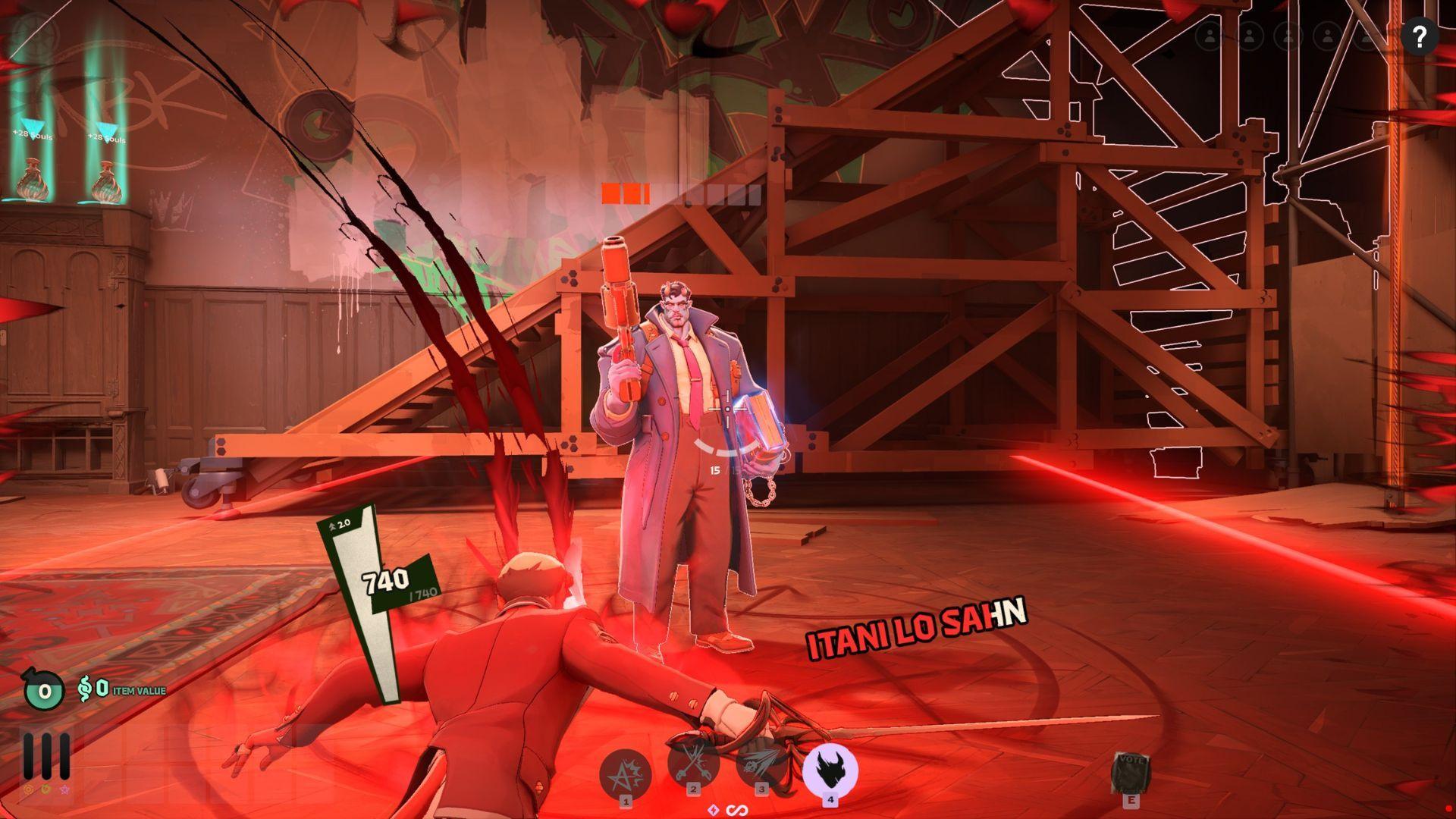1456x819 pixels.
Task: Toggle the orange target status icon
Action: coord(28,790)
